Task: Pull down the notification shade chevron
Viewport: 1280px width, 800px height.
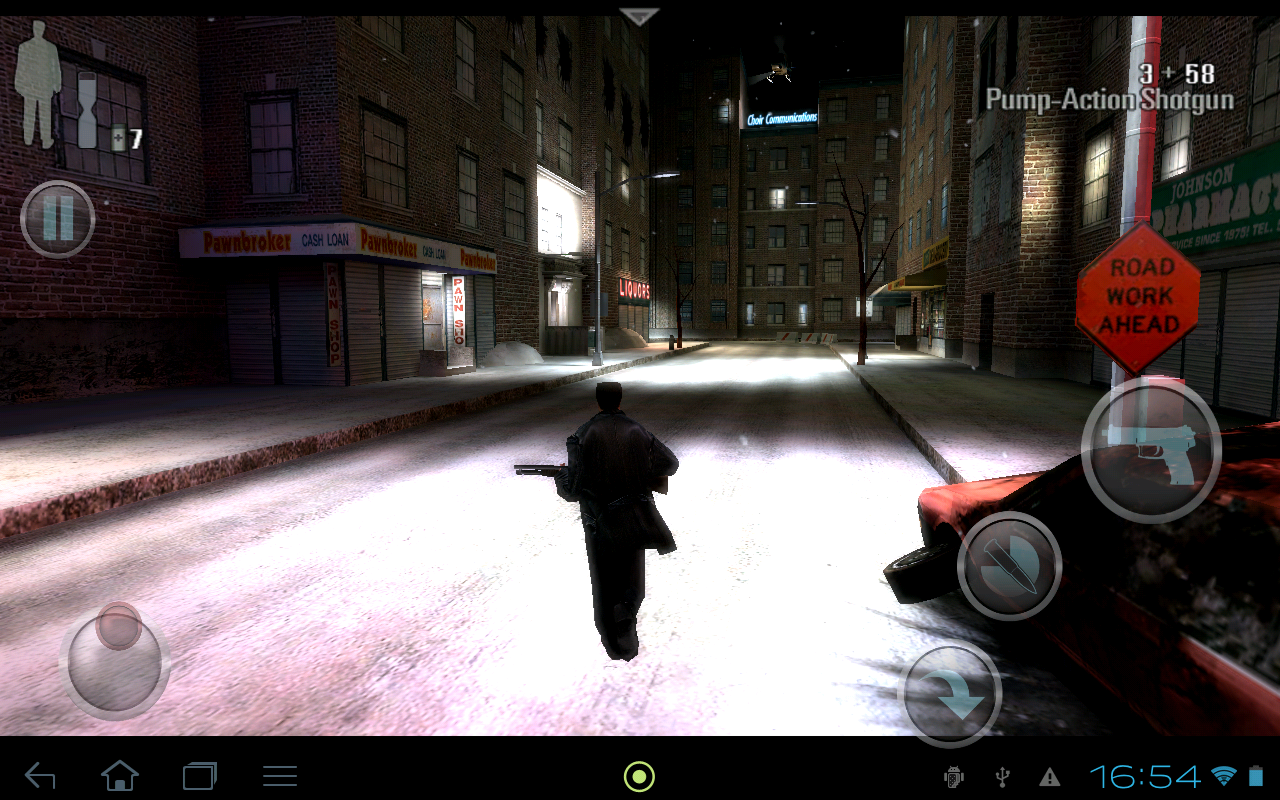Action: [x=637, y=14]
